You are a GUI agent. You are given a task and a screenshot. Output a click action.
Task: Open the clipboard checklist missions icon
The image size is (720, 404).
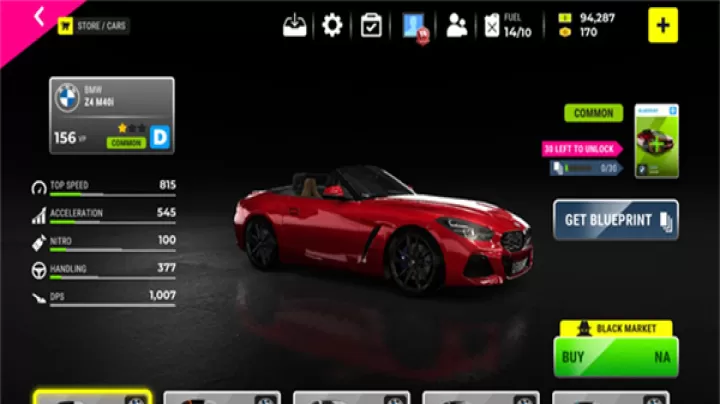click(x=372, y=25)
